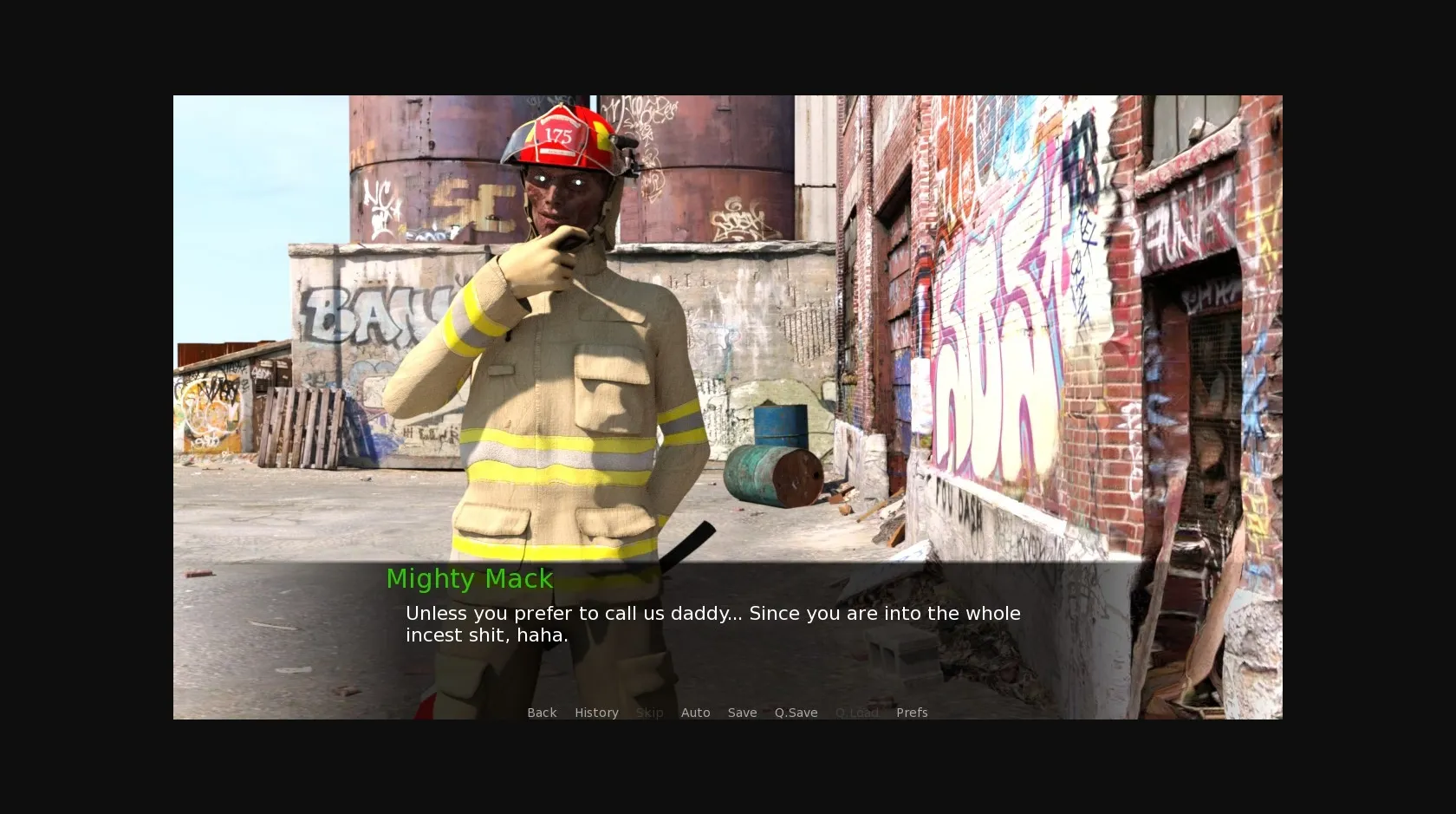
Task: Open the Save game screen
Action: pos(742,712)
